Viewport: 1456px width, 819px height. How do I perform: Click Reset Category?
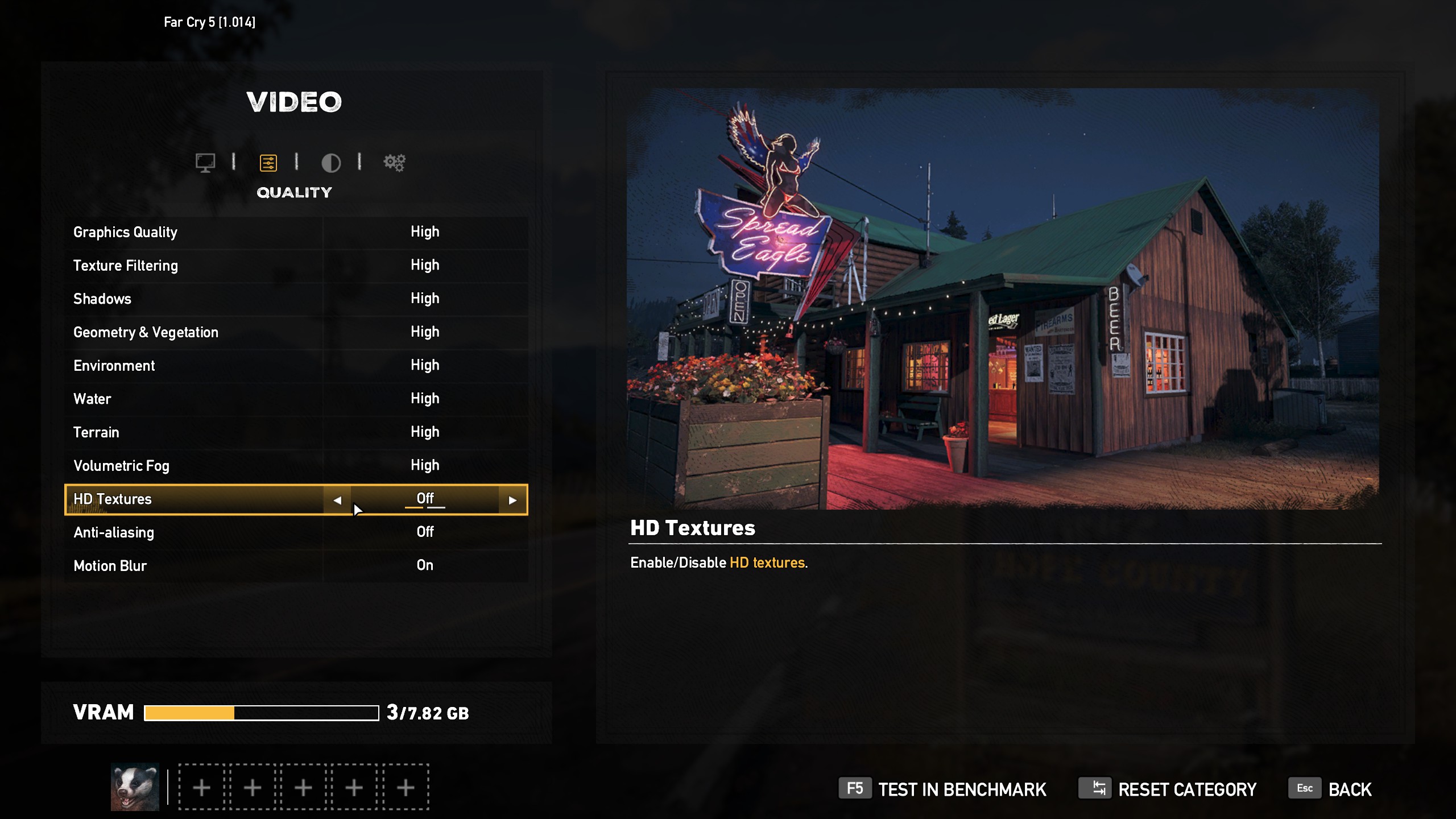[1168, 789]
